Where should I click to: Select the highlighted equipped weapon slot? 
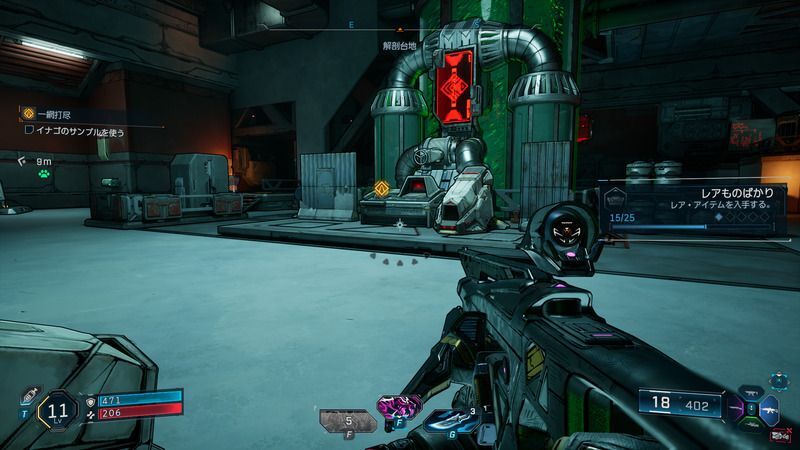[x=769, y=411]
